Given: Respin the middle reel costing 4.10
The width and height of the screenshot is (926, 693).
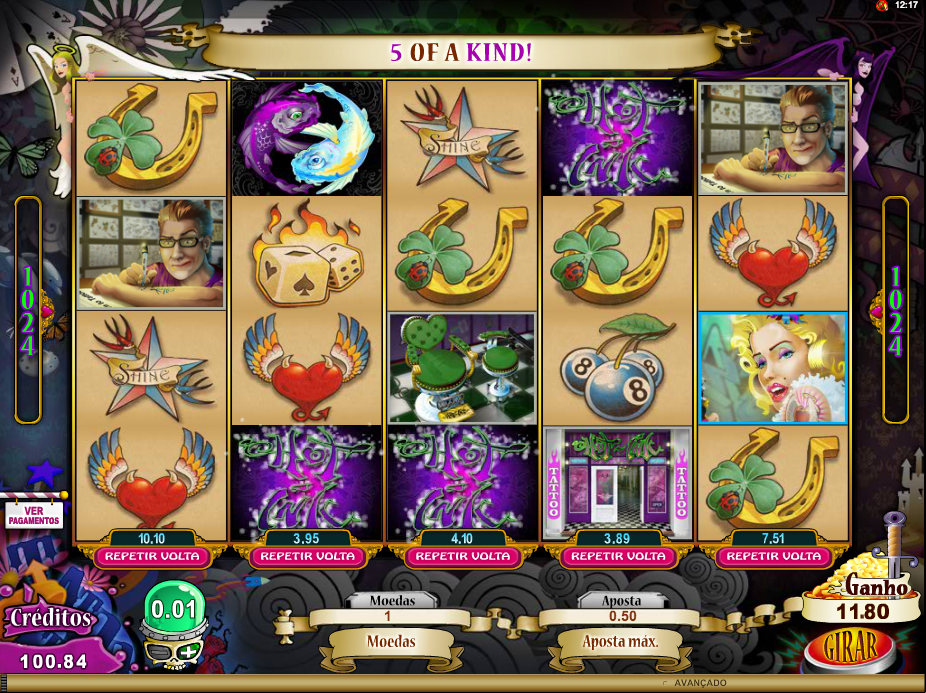Looking at the screenshot, I should click(463, 556).
